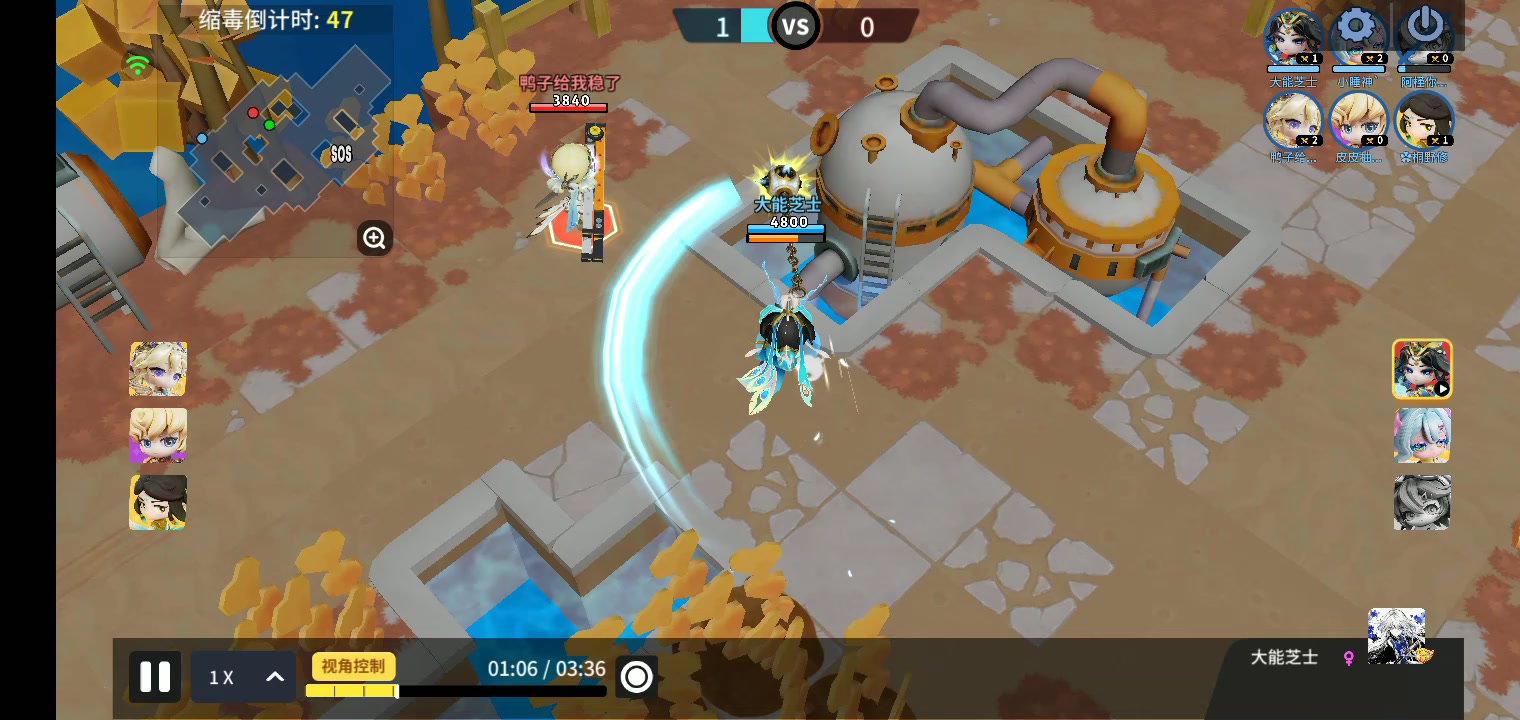Click the circular record button
Image resolution: width=1520 pixels, height=720 pixels.
point(636,677)
